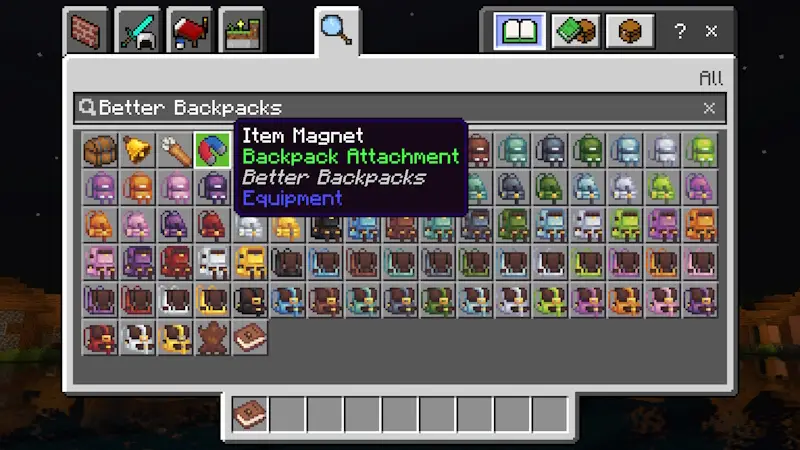Switch to the chest-only inventory view

630,31
